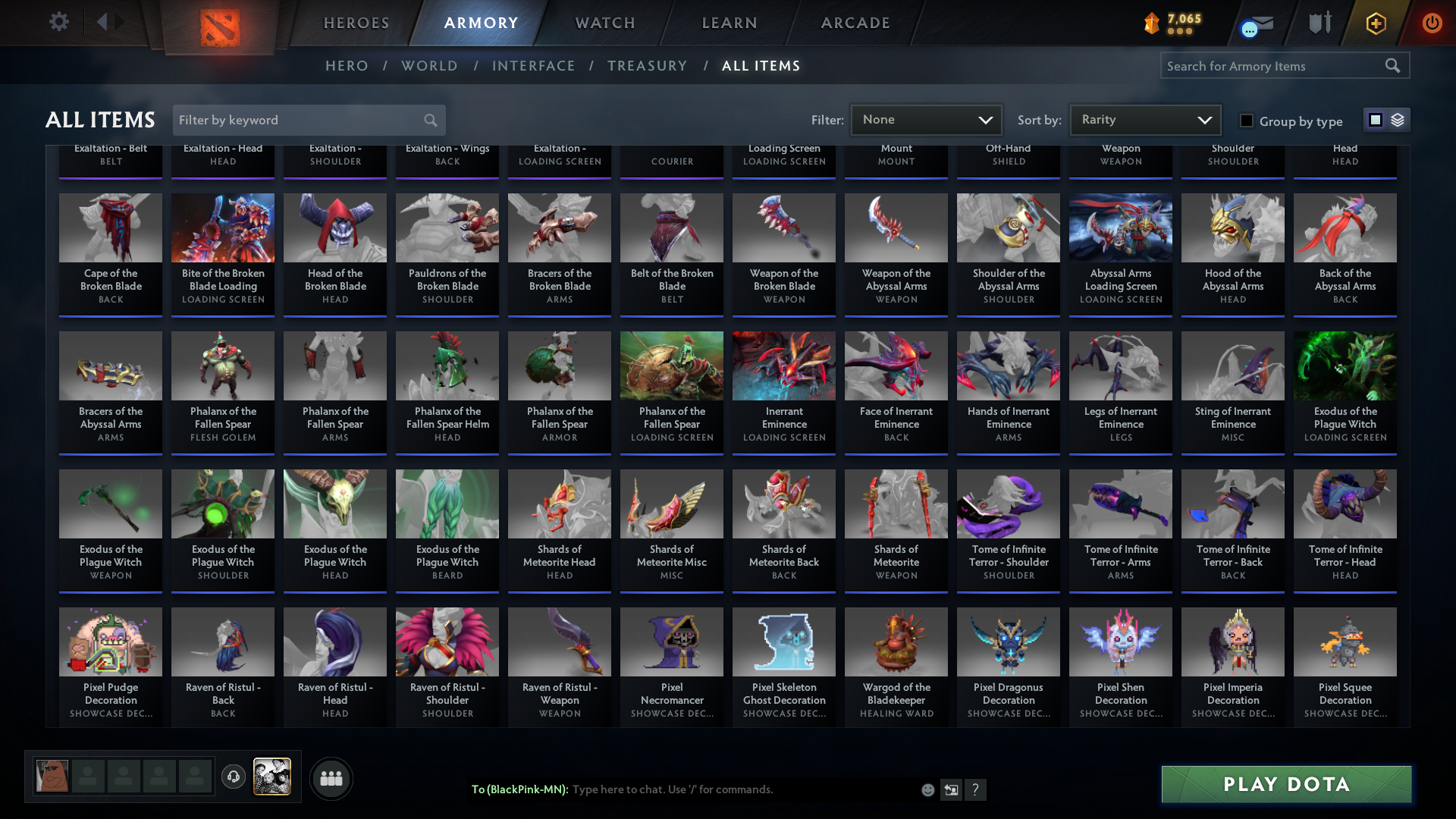Expand the Dota logo menu
The image size is (1456, 819).
point(218,28)
